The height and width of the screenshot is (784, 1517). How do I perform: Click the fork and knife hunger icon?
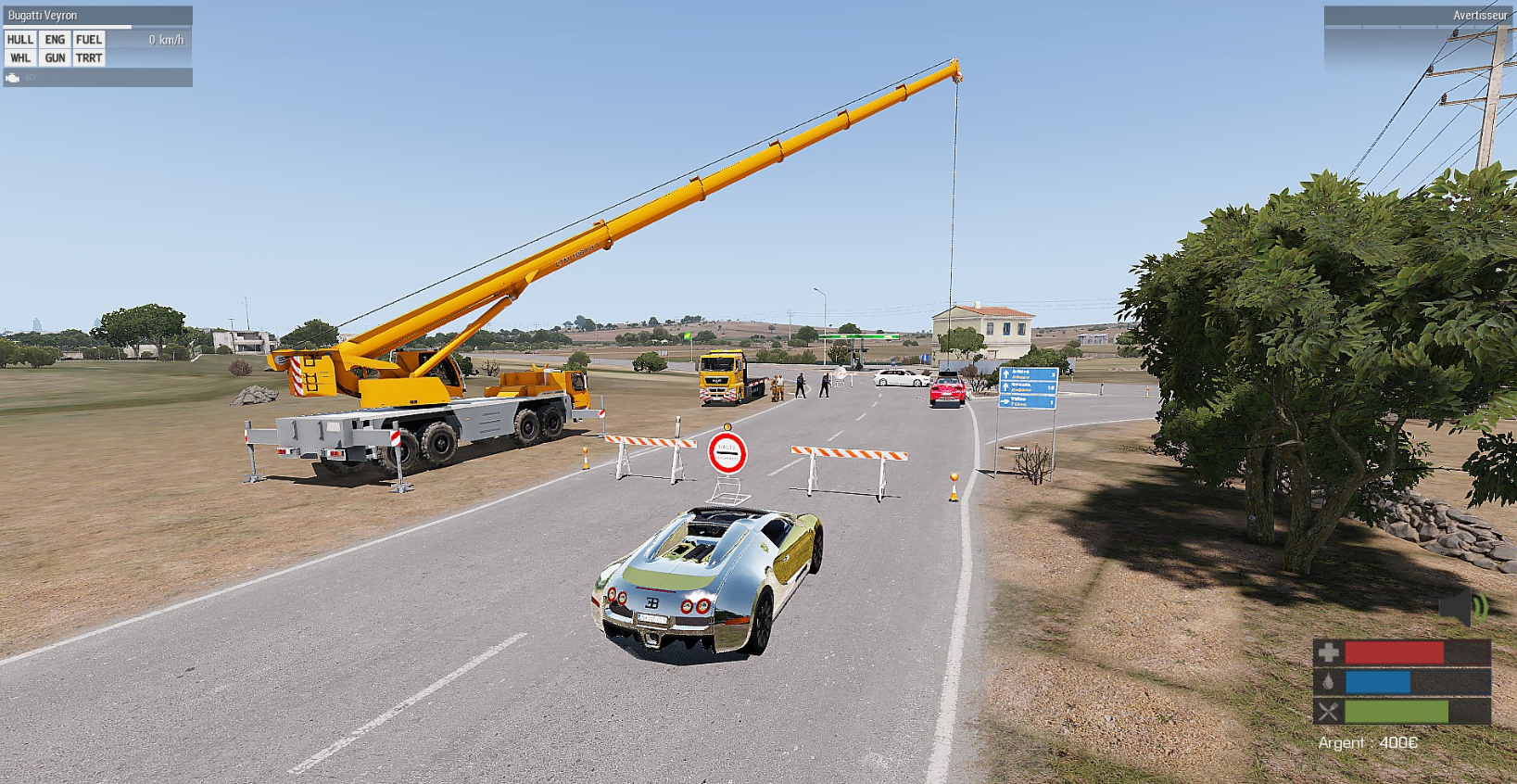click(1328, 712)
